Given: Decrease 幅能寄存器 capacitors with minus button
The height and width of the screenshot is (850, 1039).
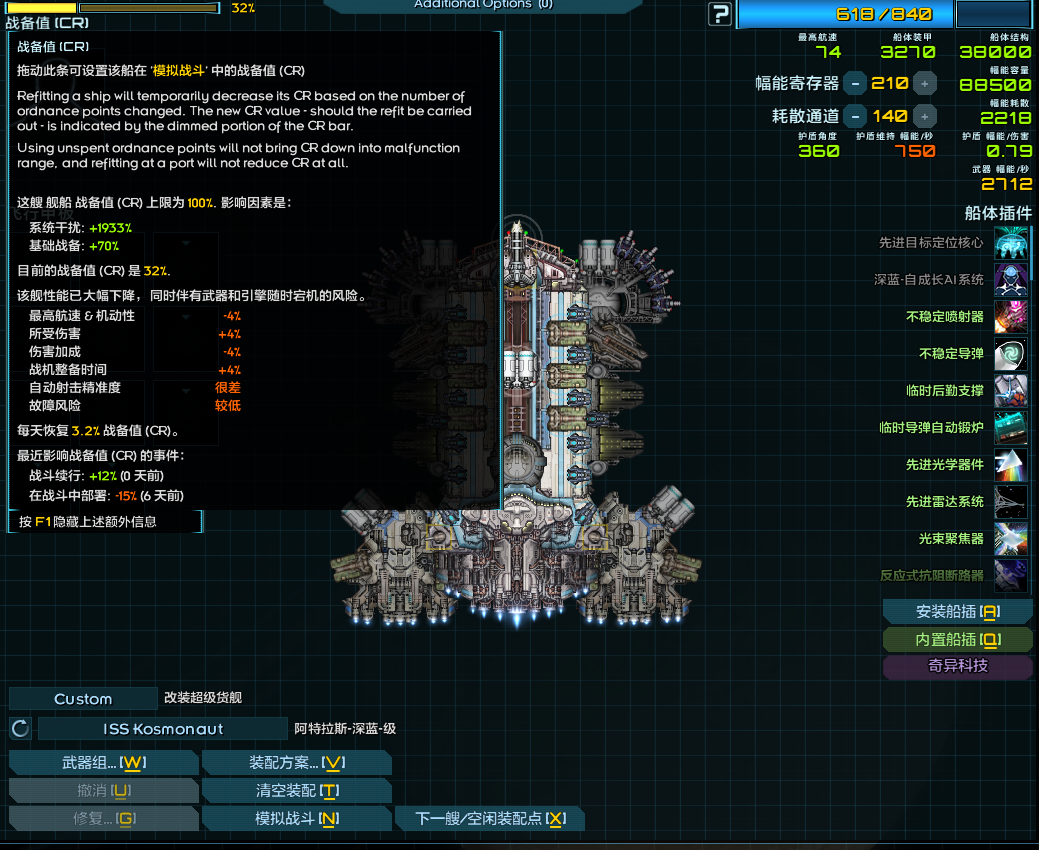Looking at the screenshot, I should [x=855, y=83].
